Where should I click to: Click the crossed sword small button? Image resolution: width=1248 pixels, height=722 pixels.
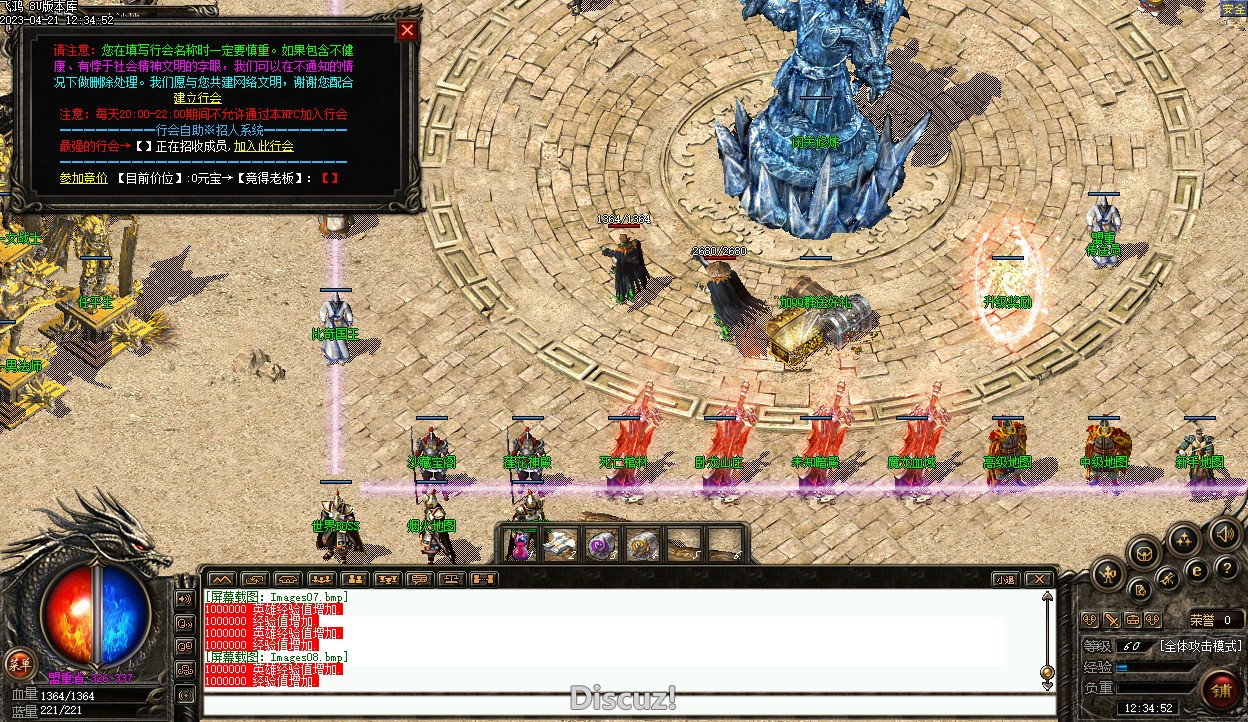(x=1111, y=620)
